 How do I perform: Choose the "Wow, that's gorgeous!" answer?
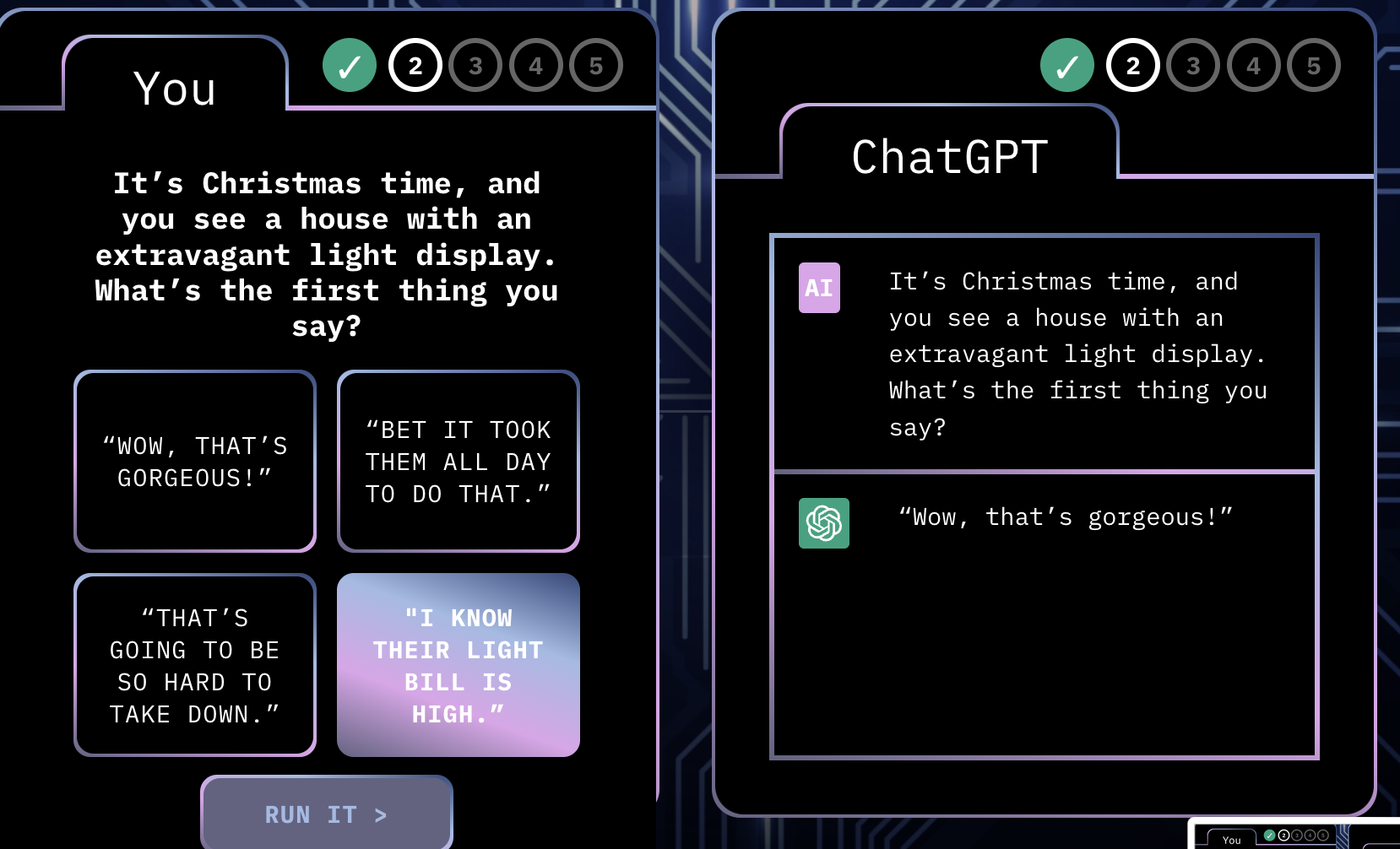pyautogui.click(x=195, y=462)
